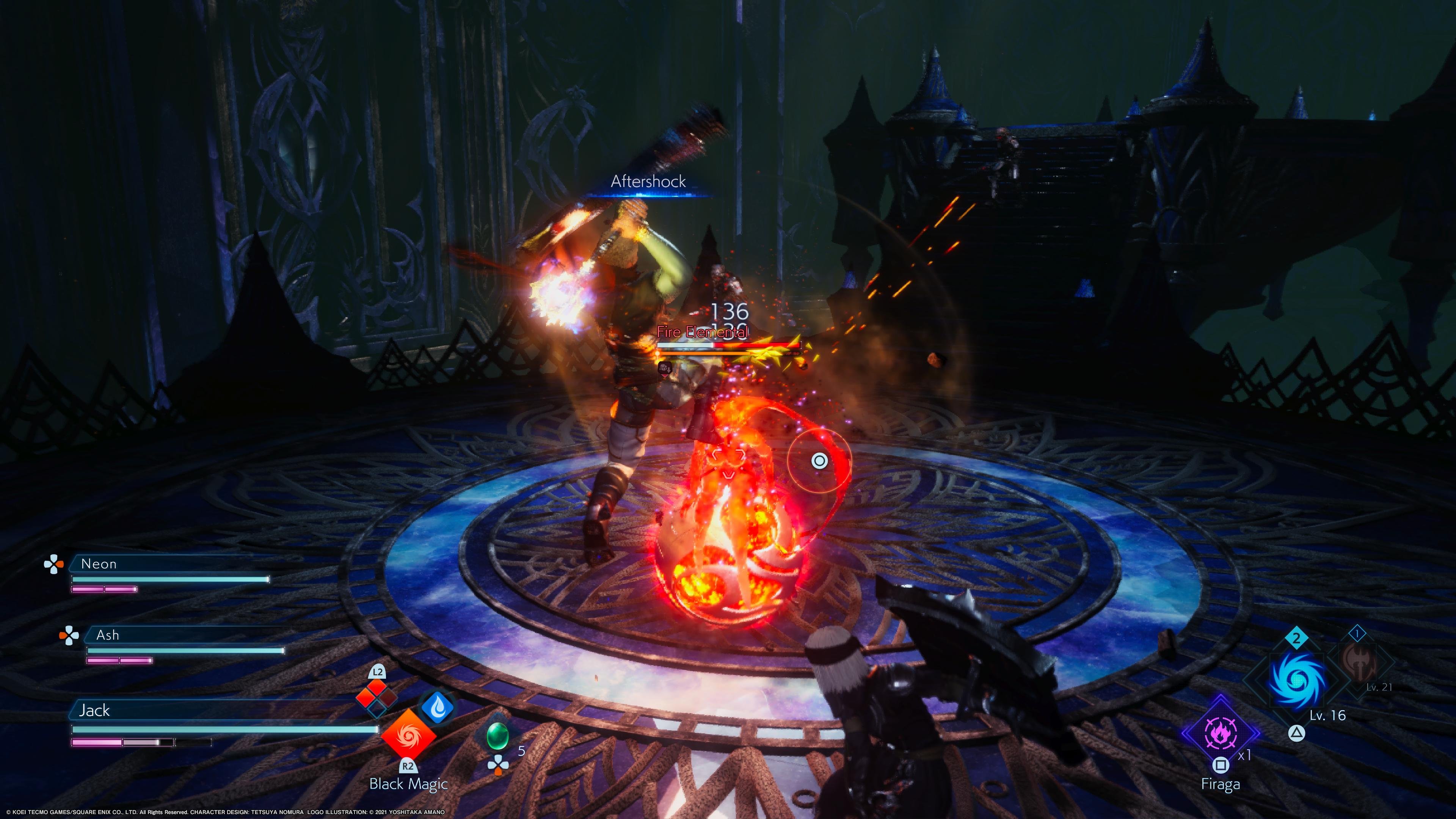1456x819 pixels.
Task: Activate the red Black Magic swirl ability
Action: [408, 735]
